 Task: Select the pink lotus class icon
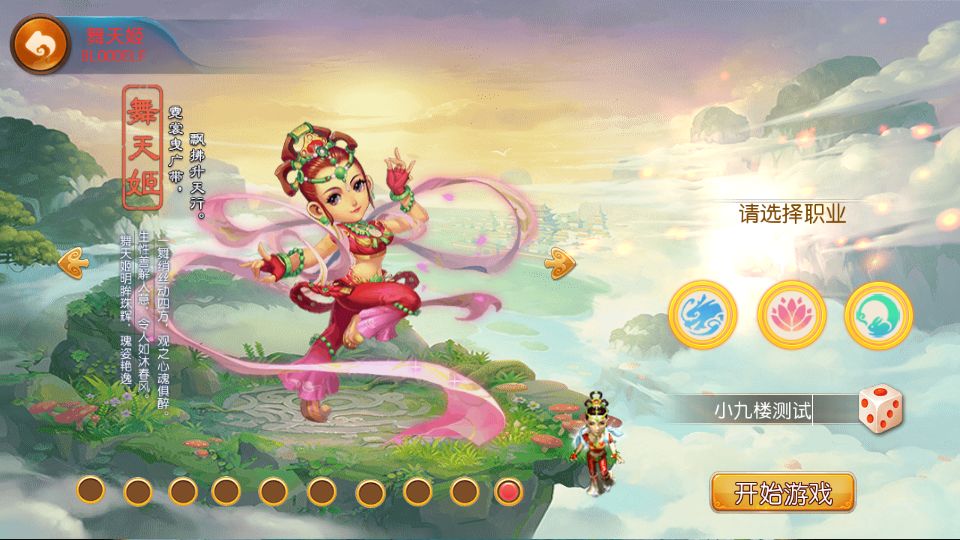[x=792, y=314]
